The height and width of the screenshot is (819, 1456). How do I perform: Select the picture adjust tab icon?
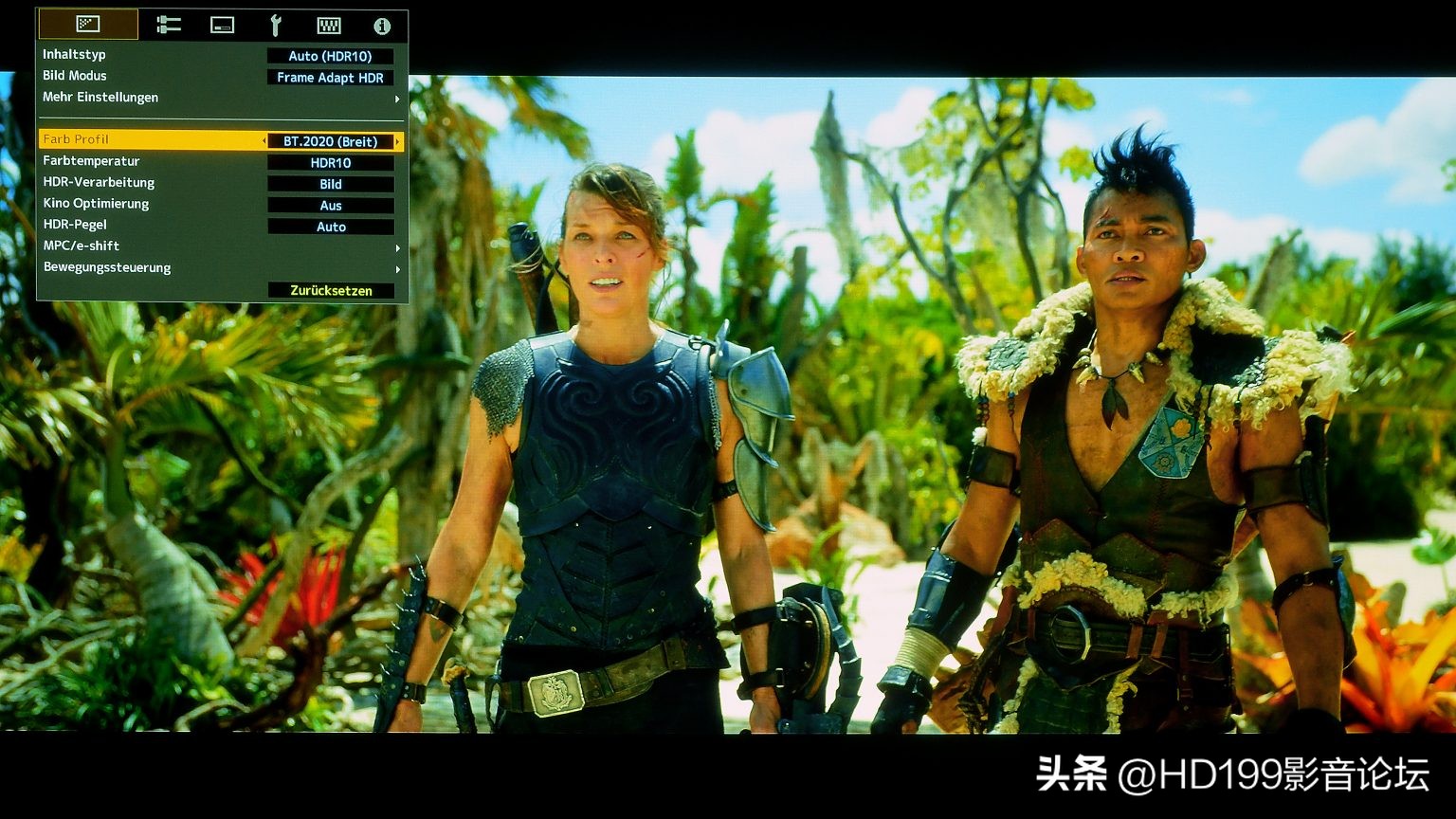[x=88, y=25]
